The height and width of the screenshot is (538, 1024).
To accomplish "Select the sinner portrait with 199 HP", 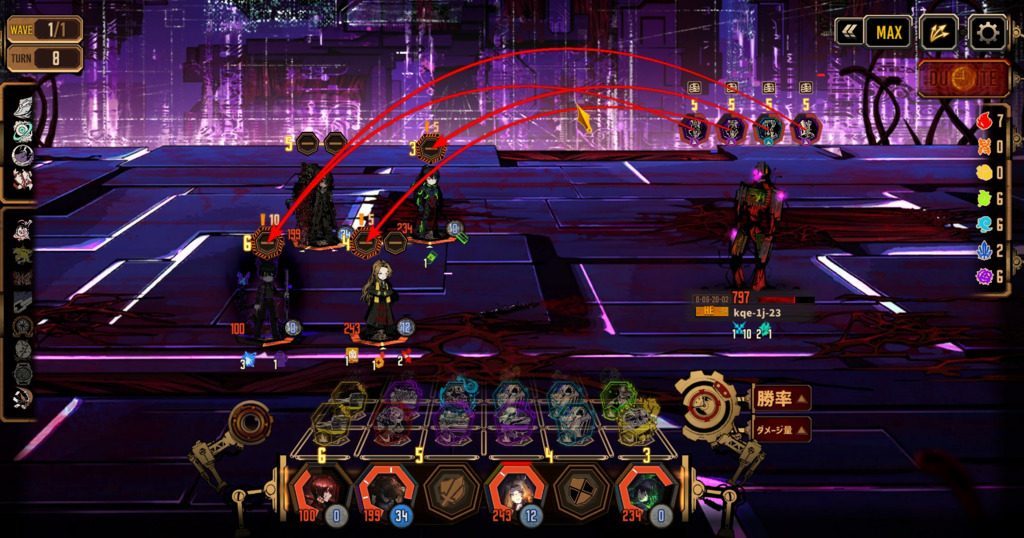I will click(x=386, y=491).
